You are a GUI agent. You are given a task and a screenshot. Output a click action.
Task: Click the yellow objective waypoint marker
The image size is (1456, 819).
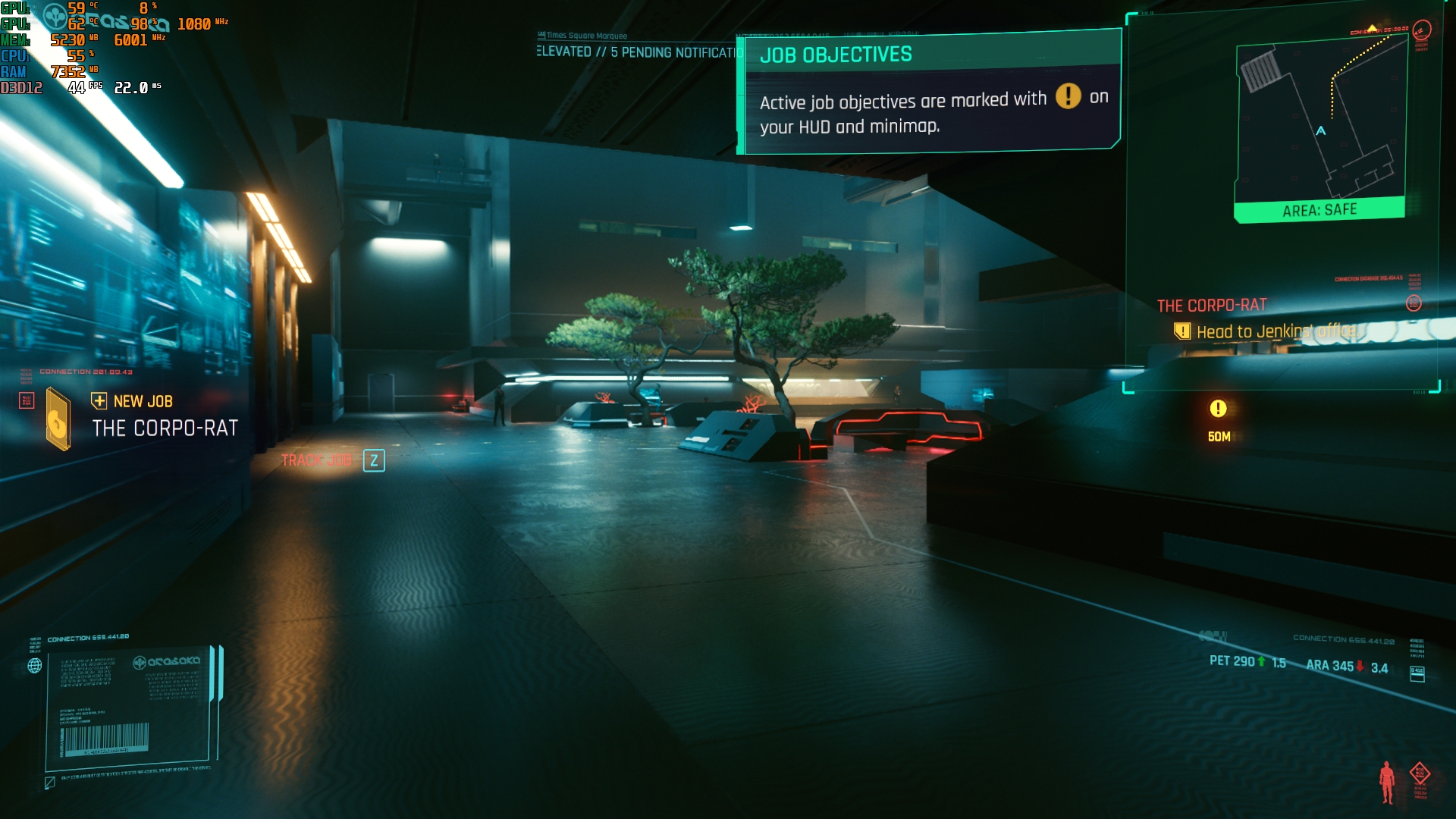1218,409
